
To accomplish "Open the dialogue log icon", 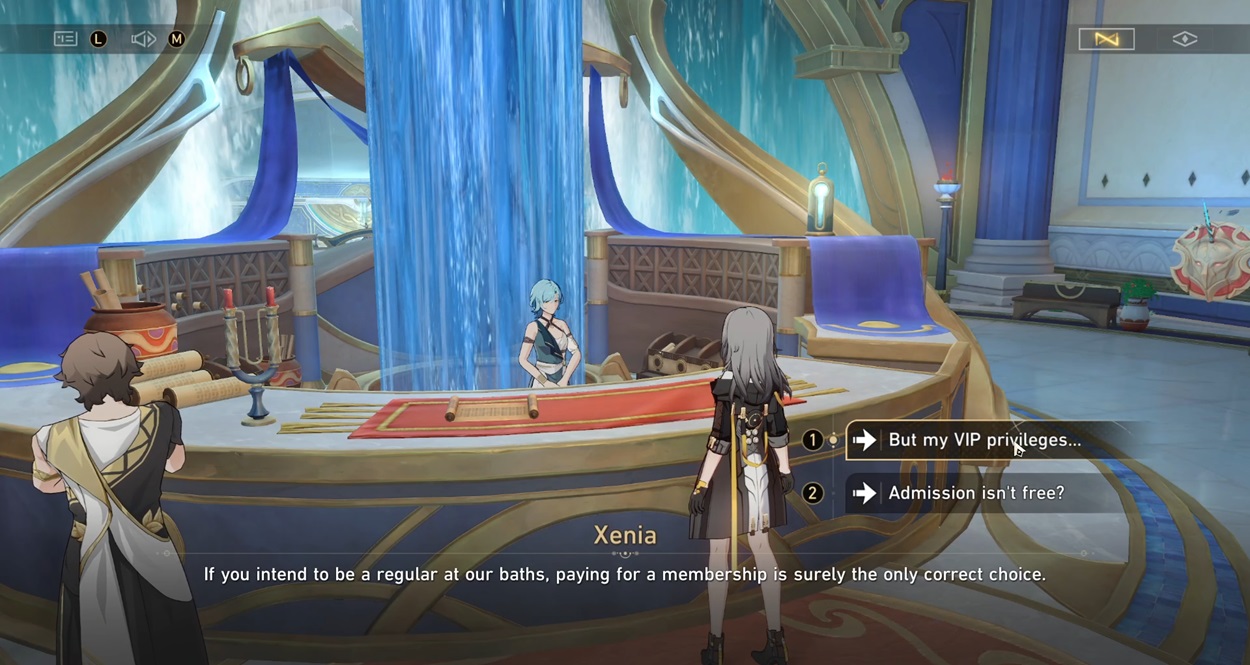I will click(x=66, y=39).
